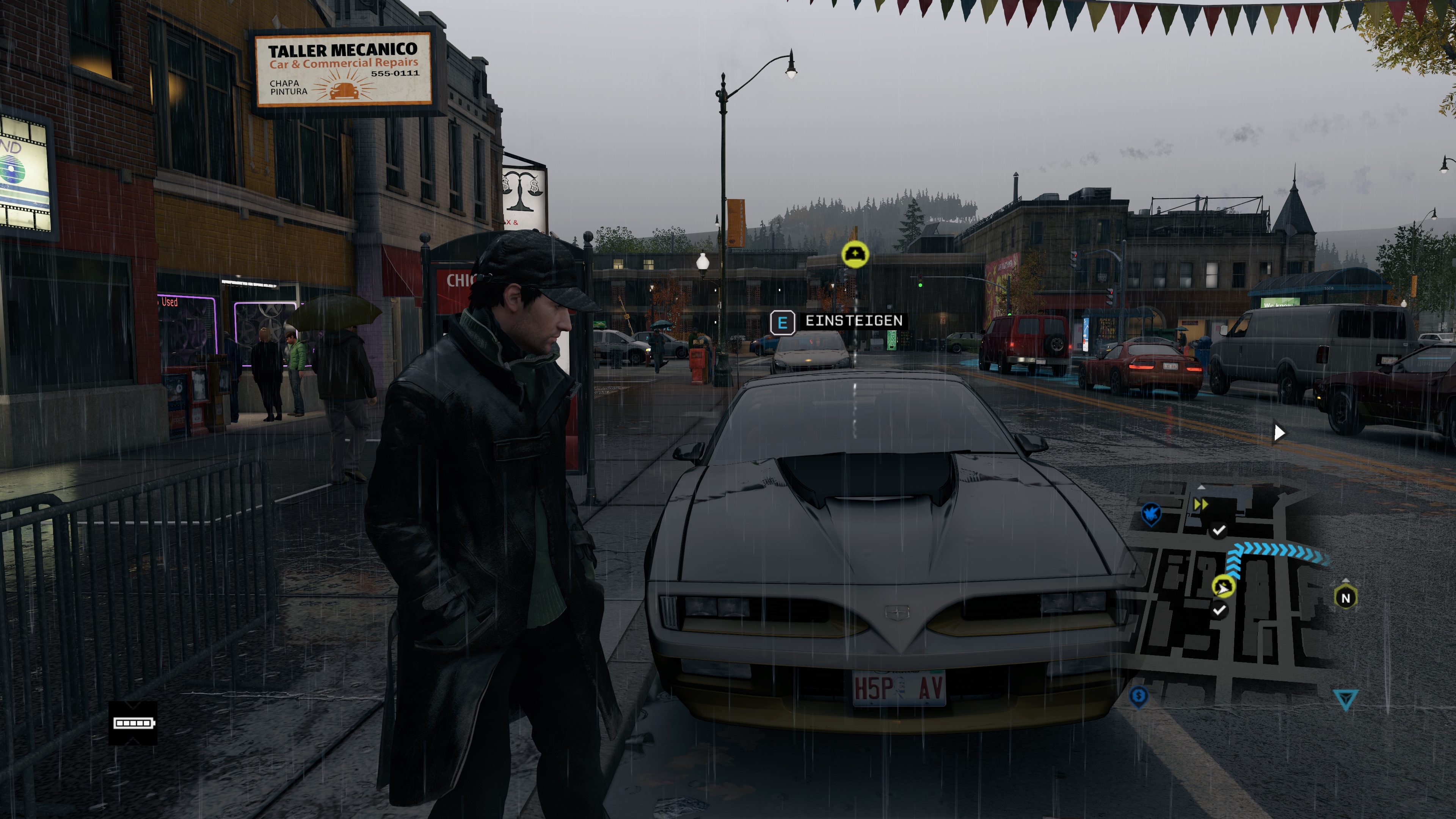The width and height of the screenshot is (1456, 819).
Task: Select the blue triangle marker on minimap
Action: 1346,699
